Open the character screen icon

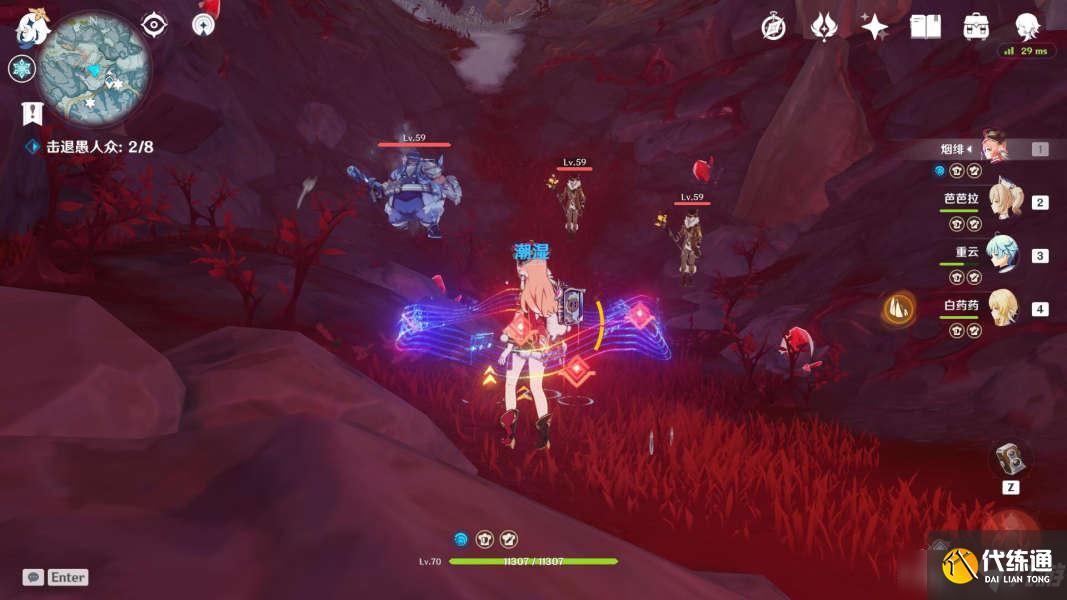click(1027, 27)
